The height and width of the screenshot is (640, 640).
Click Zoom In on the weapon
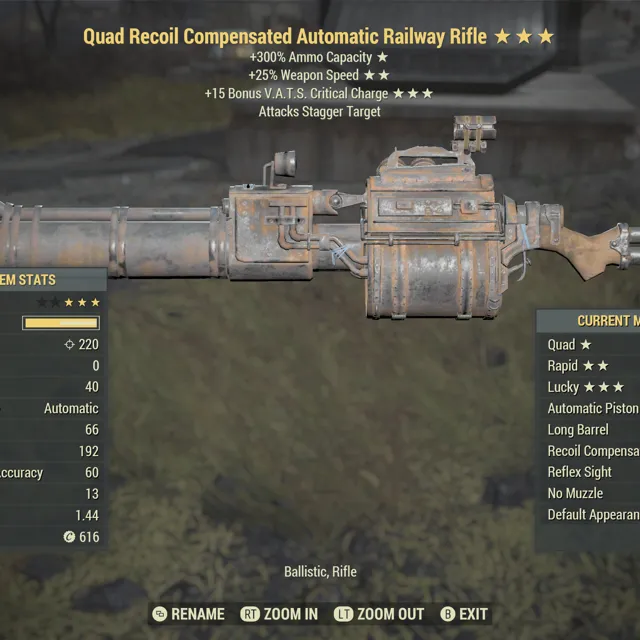279,614
